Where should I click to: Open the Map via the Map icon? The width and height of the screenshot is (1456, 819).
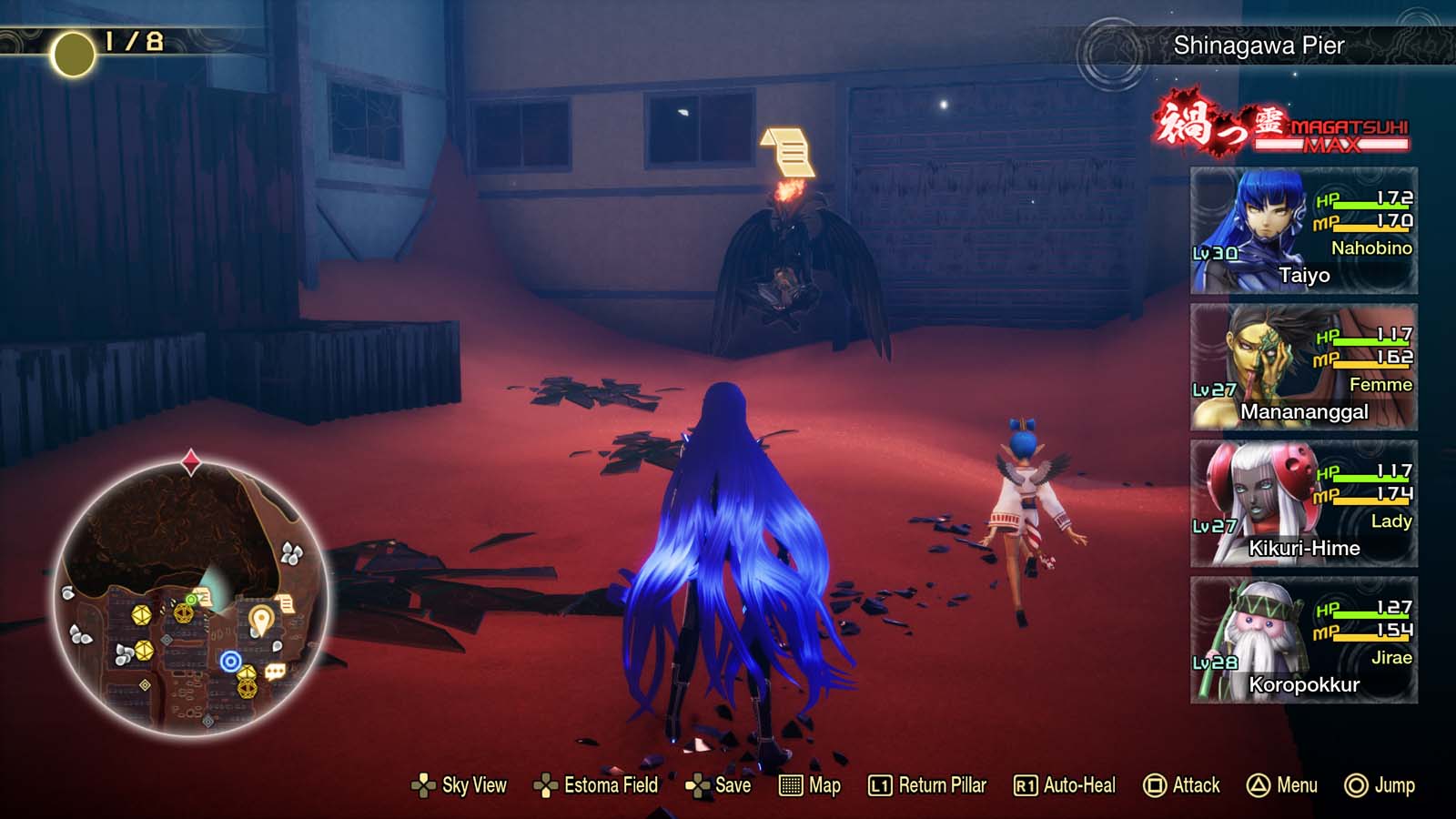(807, 784)
